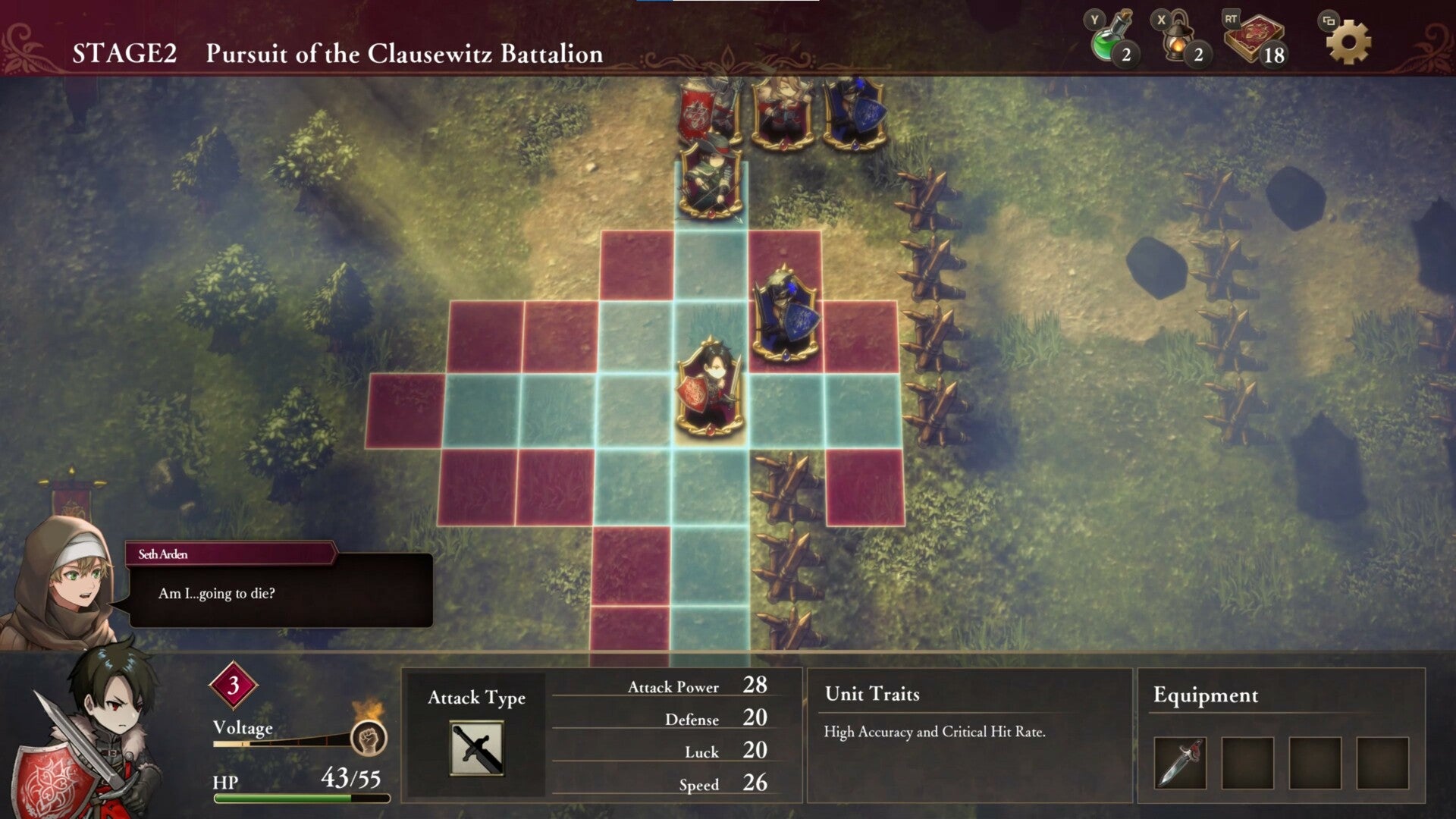This screenshot has width=1456, height=819.
Task: Select the blue-shielded enemy knight
Action: pos(785,307)
